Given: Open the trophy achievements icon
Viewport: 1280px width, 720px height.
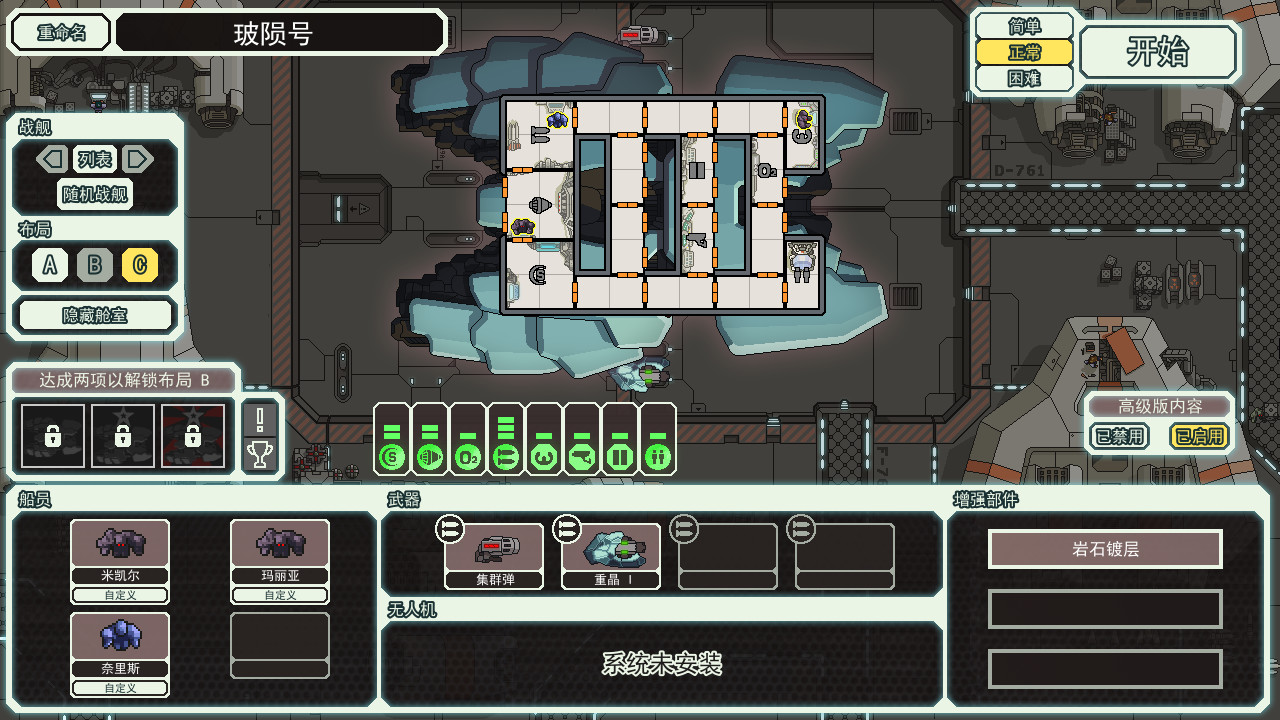Looking at the screenshot, I should (x=260, y=455).
